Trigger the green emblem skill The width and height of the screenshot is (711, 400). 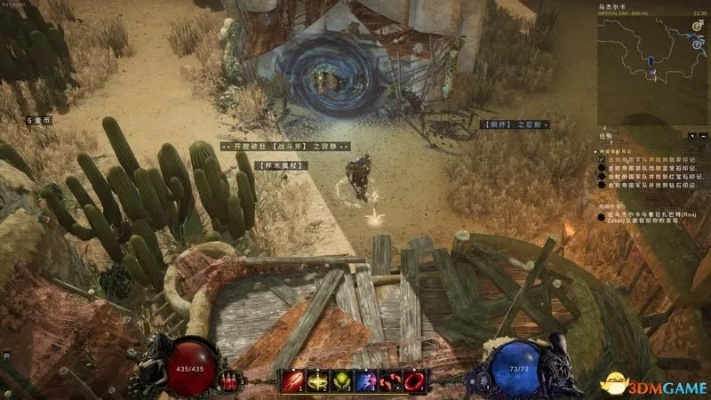[343, 381]
